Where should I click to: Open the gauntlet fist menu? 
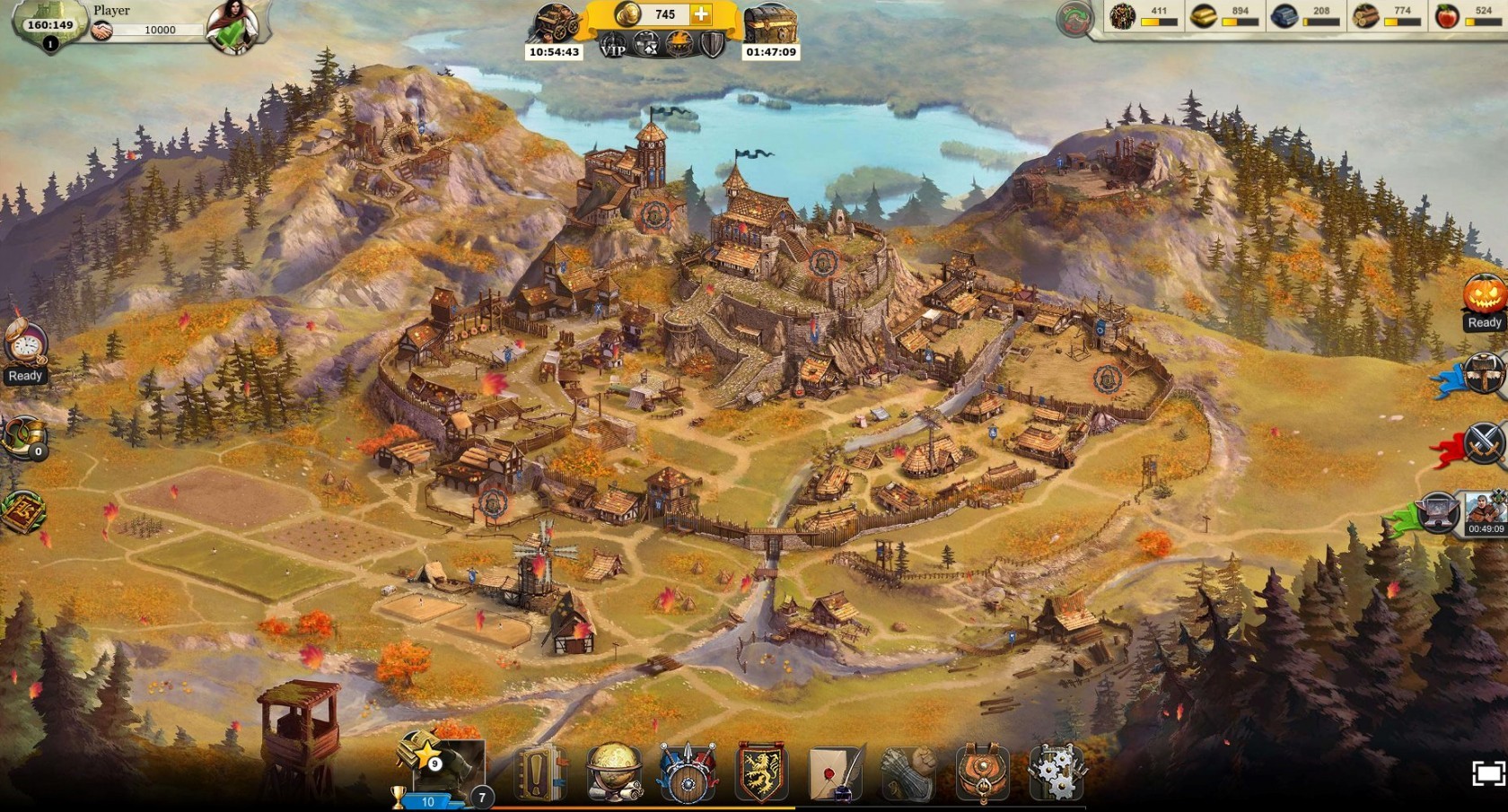click(x=908, y=773)
